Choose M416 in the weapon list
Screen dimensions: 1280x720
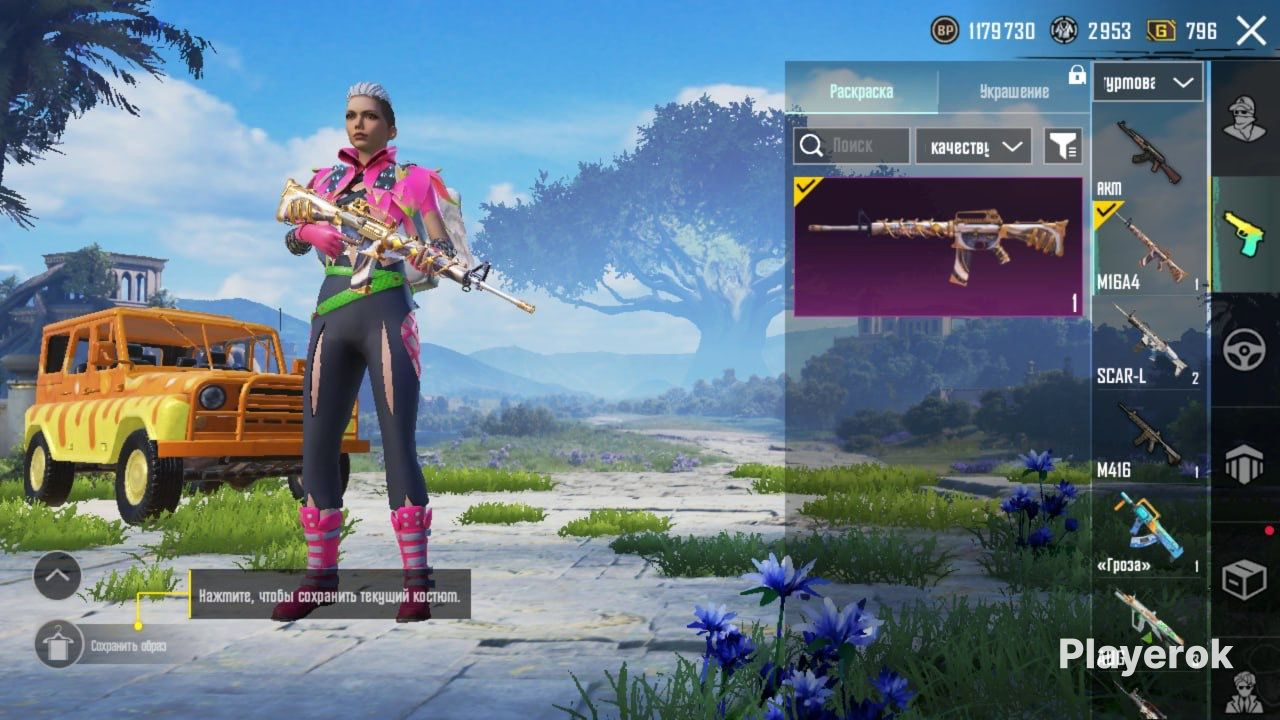coord(1148,436)
